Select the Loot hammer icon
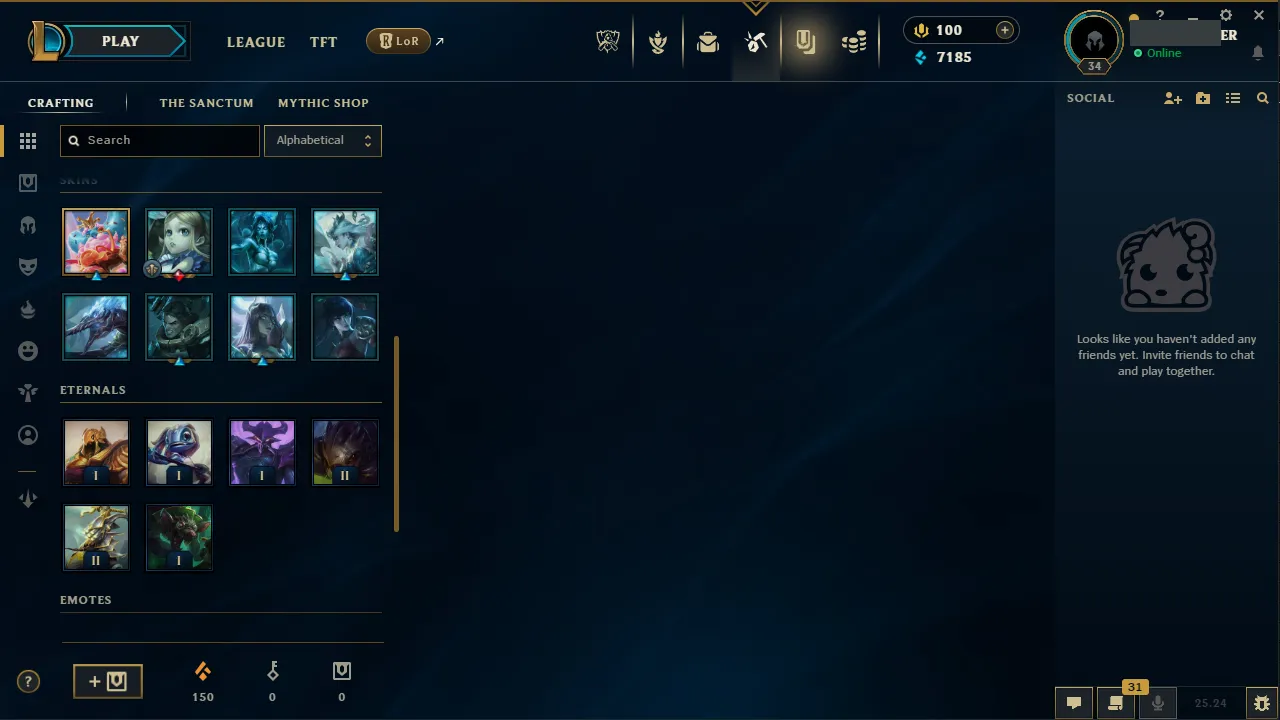This screenshot has width=1280, height=720. pyautogui.click(x=756, y=41)
